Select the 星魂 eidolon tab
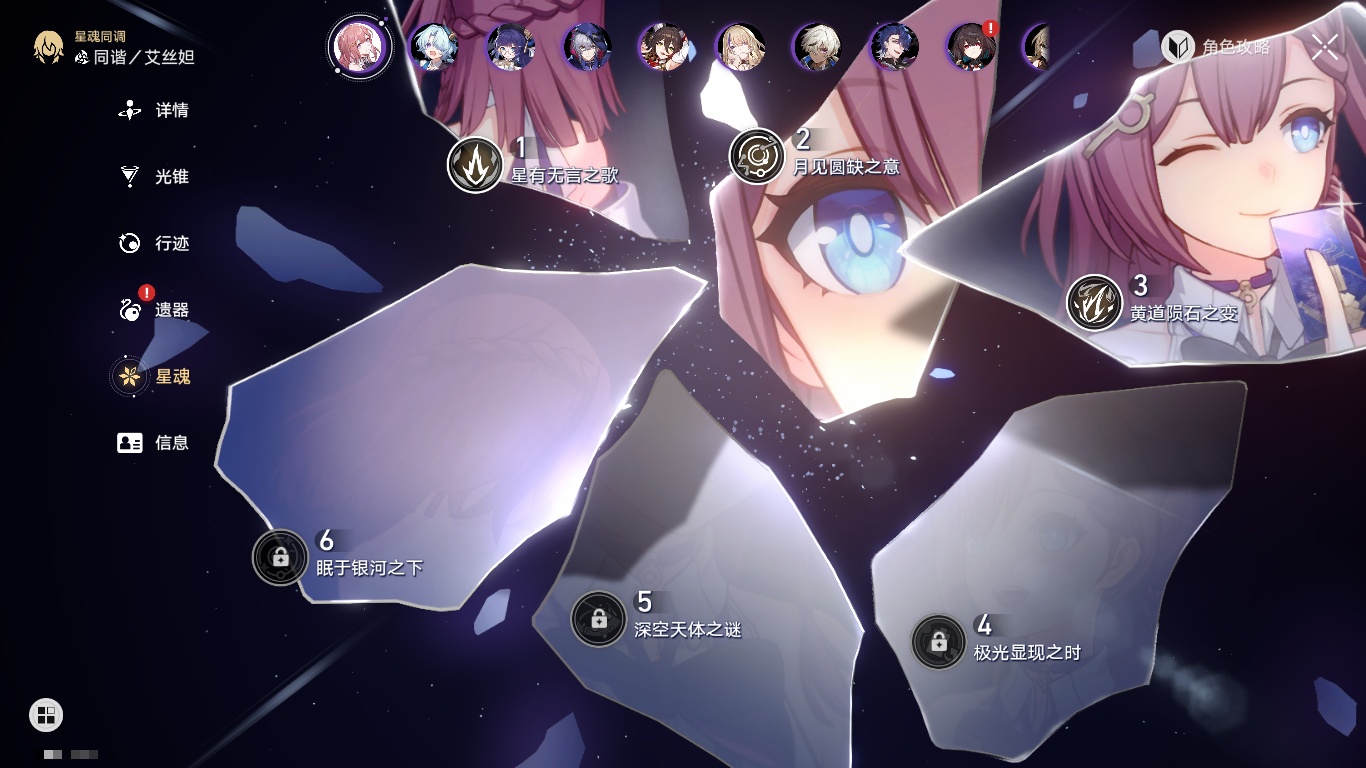Viewport: 1366px width, 768px height. tap(155, 376)
